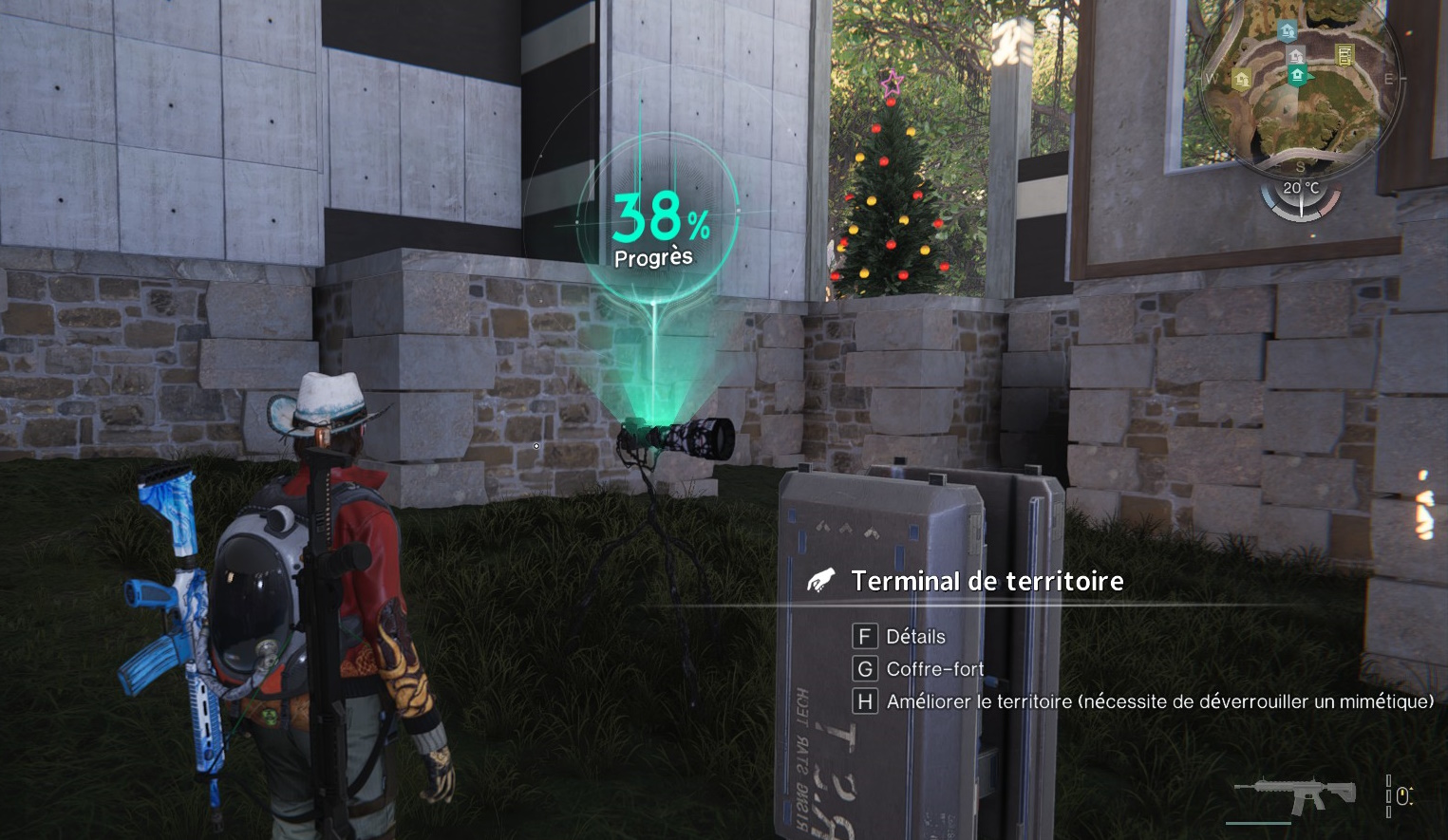
Task: Select the yellow house marker on minimap
Action: click(x=1242, y=80)
